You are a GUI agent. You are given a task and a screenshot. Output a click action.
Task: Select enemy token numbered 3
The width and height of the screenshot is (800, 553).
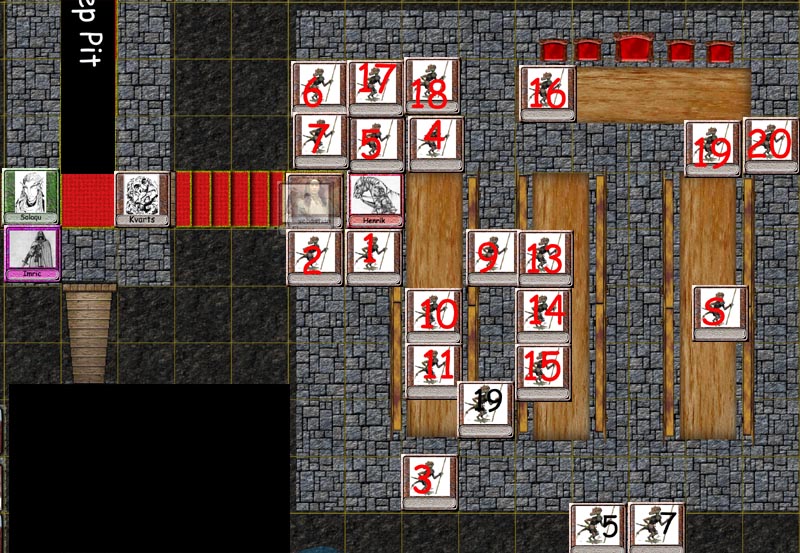[429, 482]
